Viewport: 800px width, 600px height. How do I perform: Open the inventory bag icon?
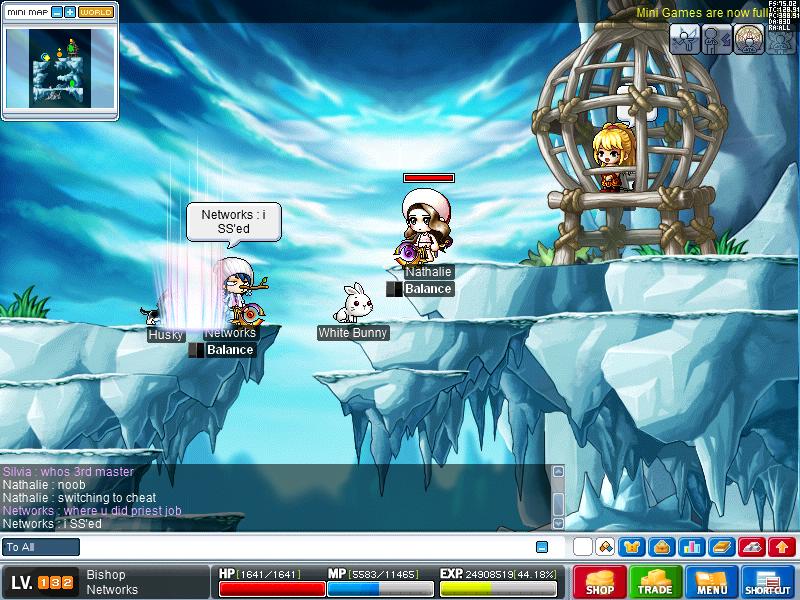click(x=661, y=547)
